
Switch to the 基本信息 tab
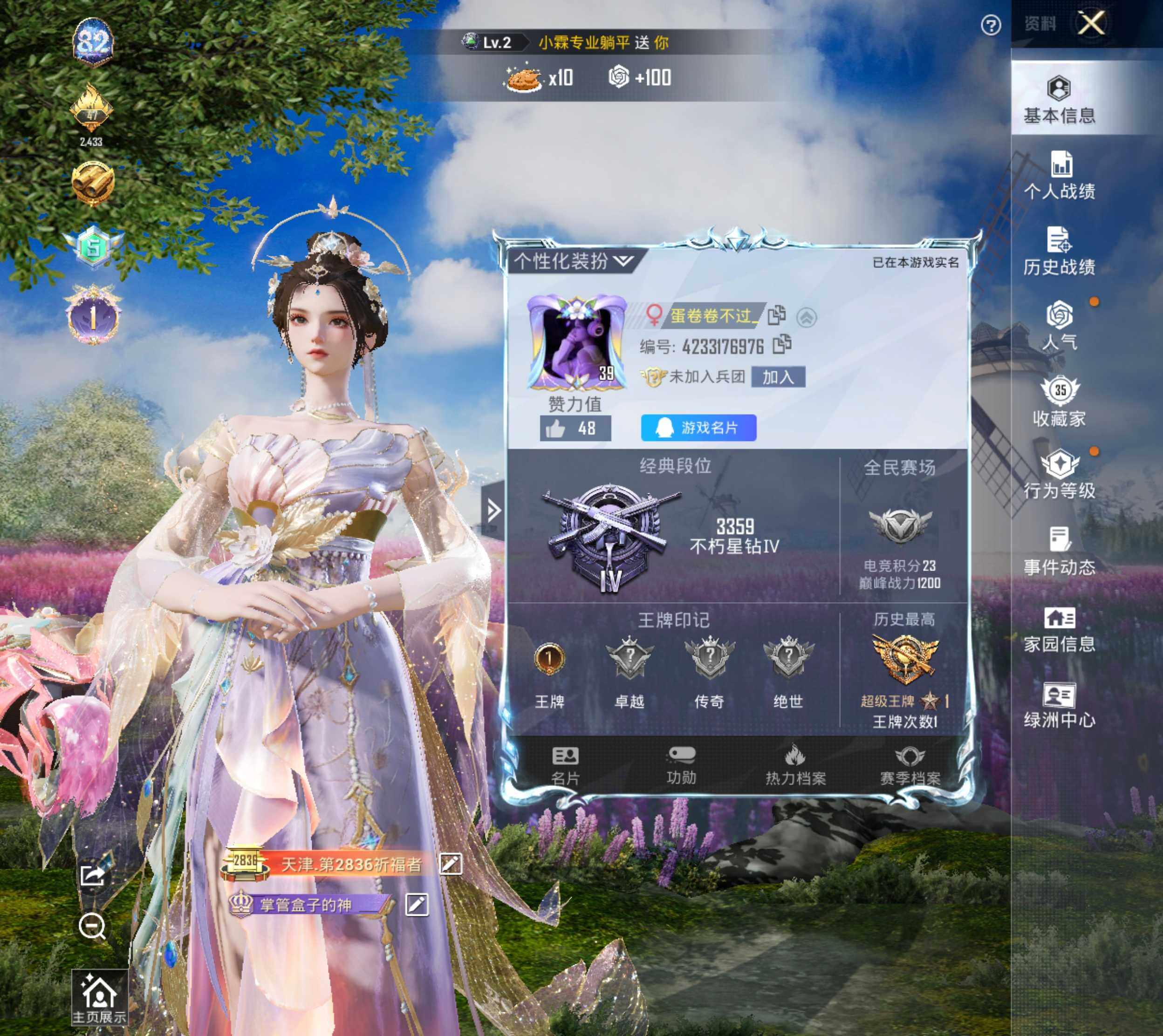1059,100
